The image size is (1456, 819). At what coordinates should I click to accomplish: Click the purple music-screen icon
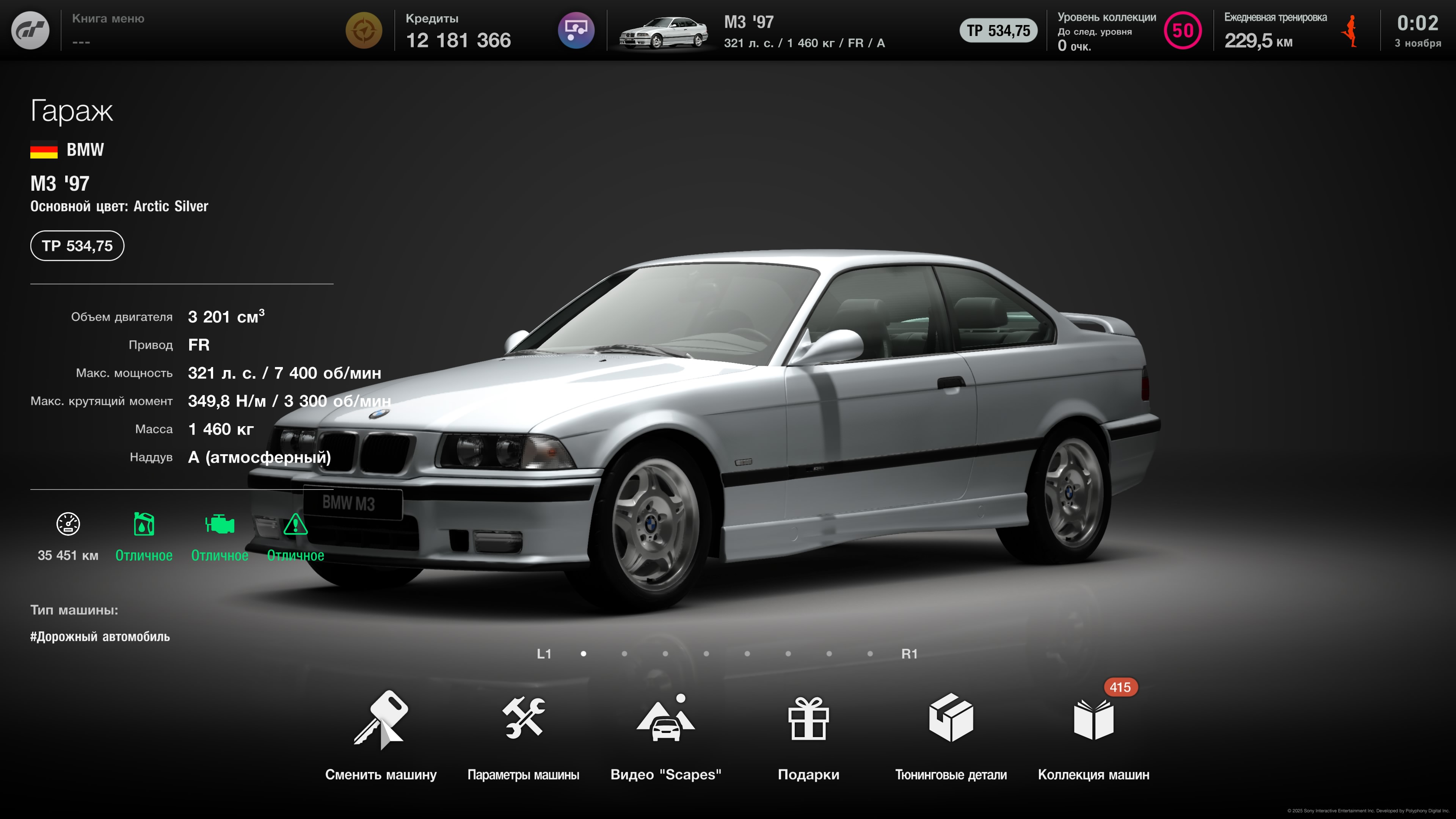576,30
